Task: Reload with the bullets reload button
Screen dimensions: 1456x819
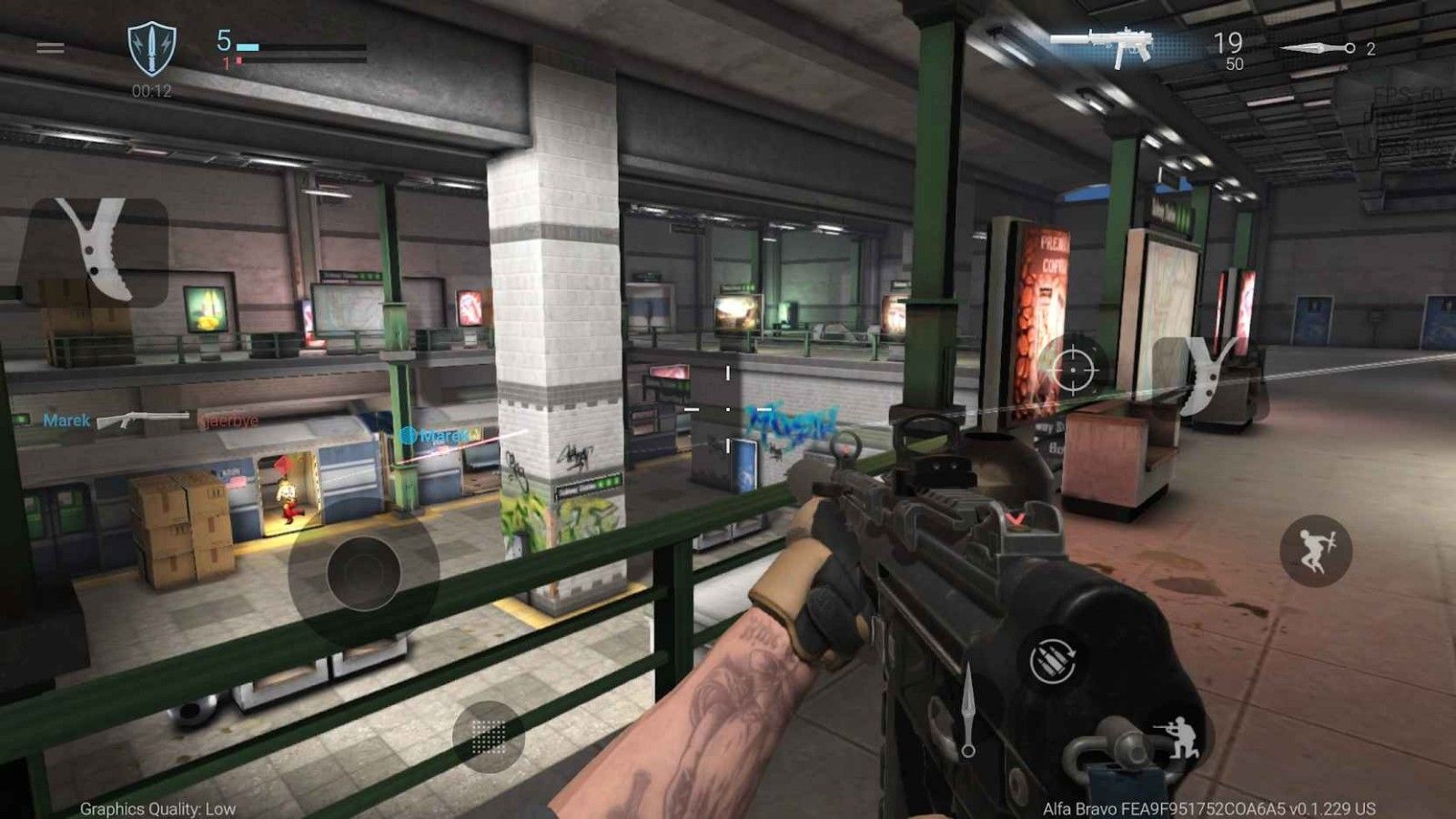Action: 1054,660
